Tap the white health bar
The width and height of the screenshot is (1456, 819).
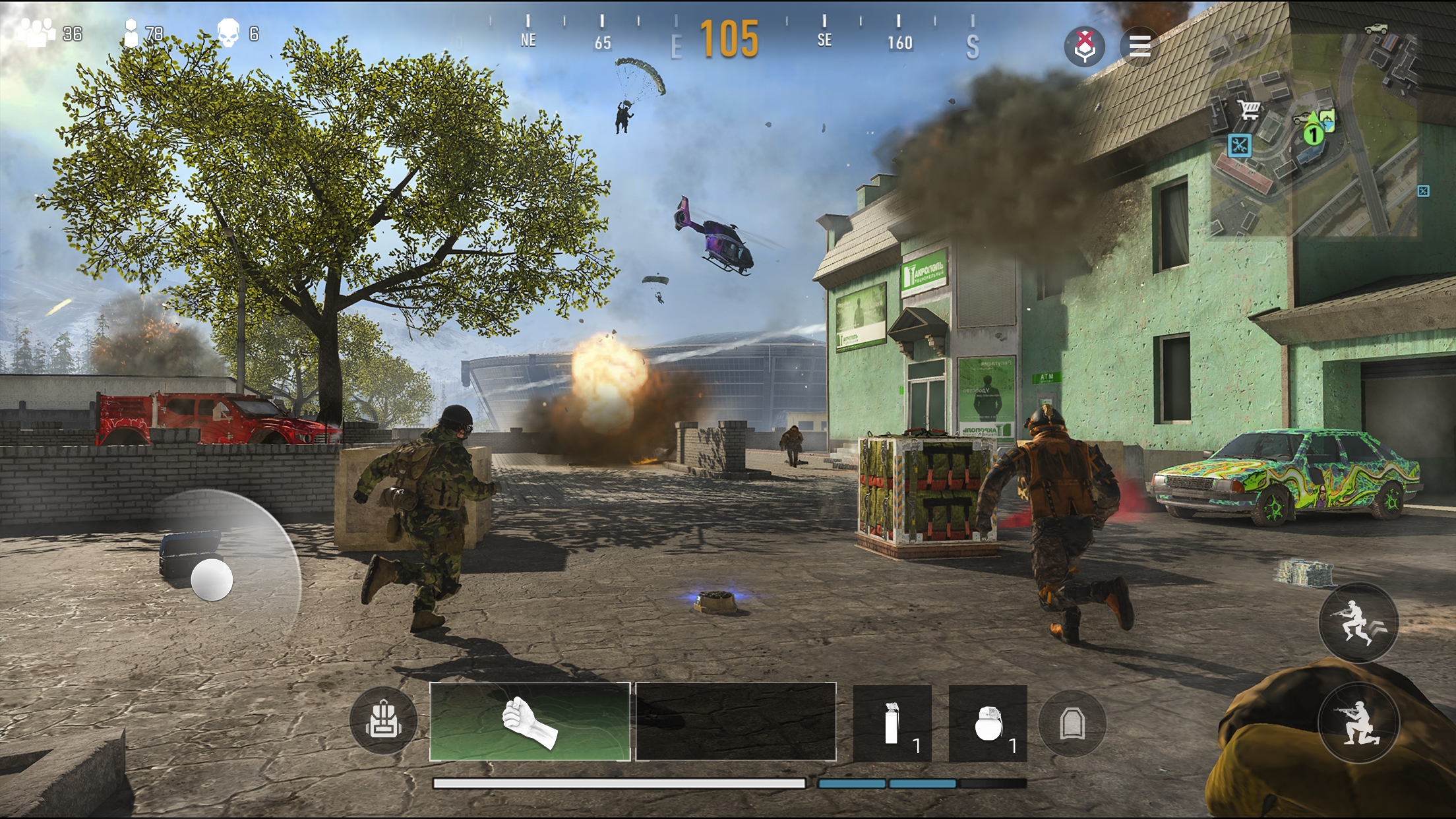coord(620,781)
